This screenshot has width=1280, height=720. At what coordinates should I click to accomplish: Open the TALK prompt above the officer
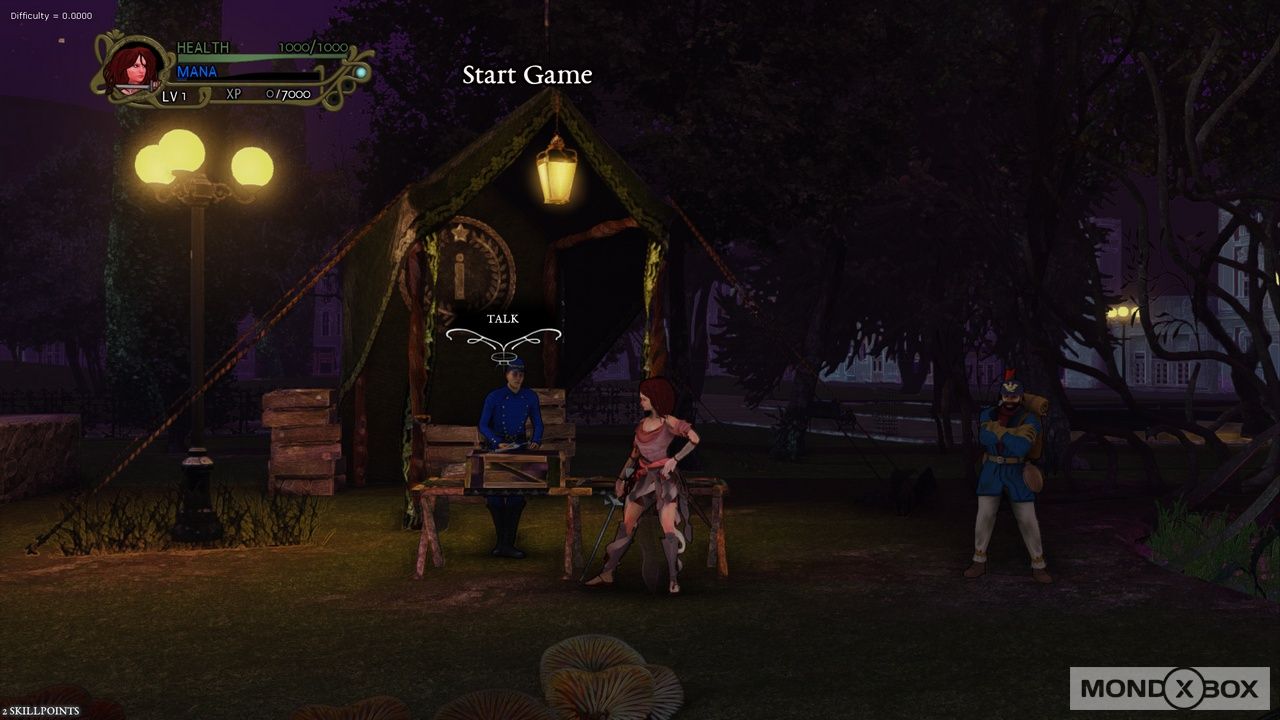(501, 318)
